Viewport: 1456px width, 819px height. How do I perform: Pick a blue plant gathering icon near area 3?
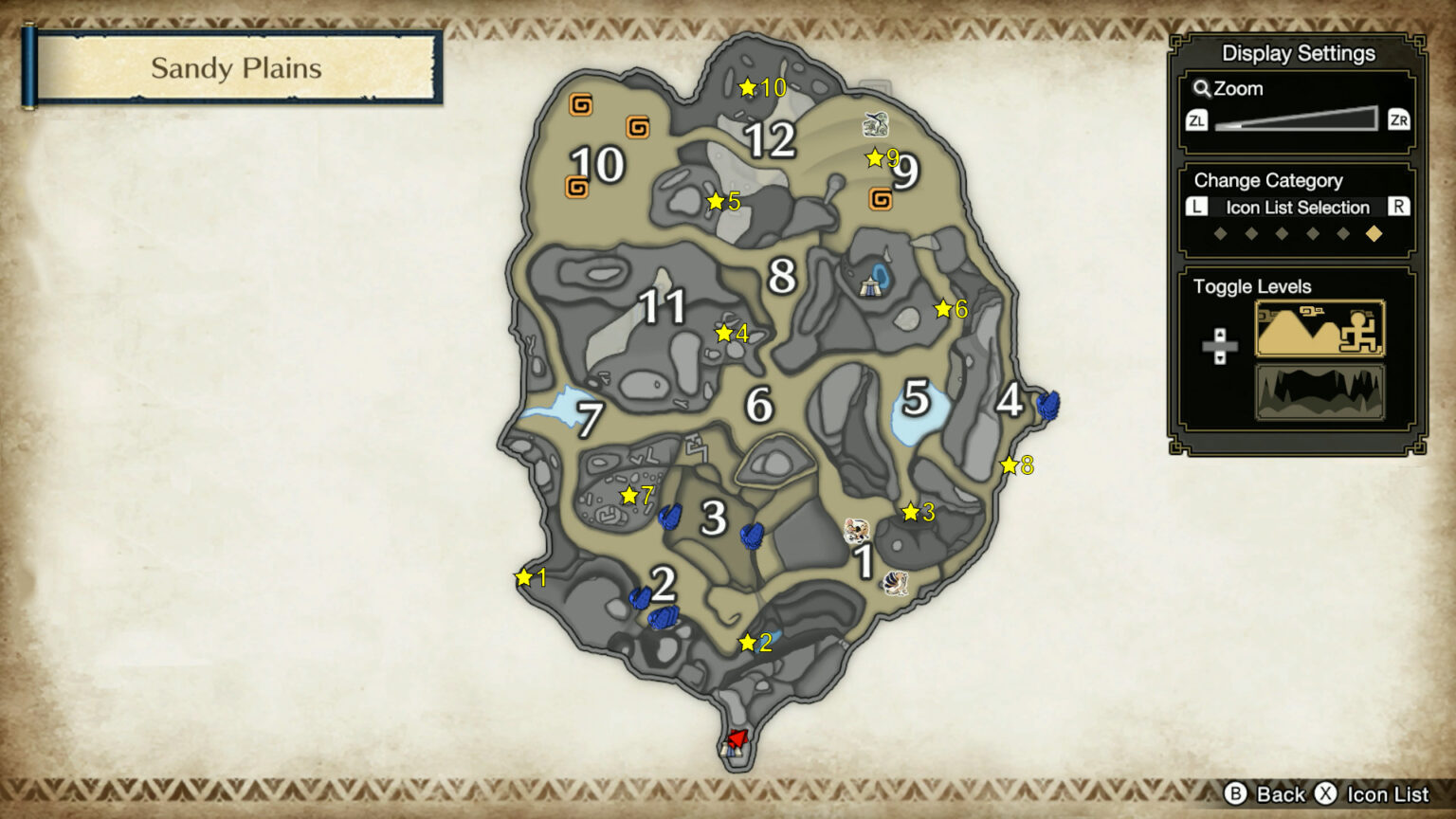pyautogui.click(x=667, y=518)
